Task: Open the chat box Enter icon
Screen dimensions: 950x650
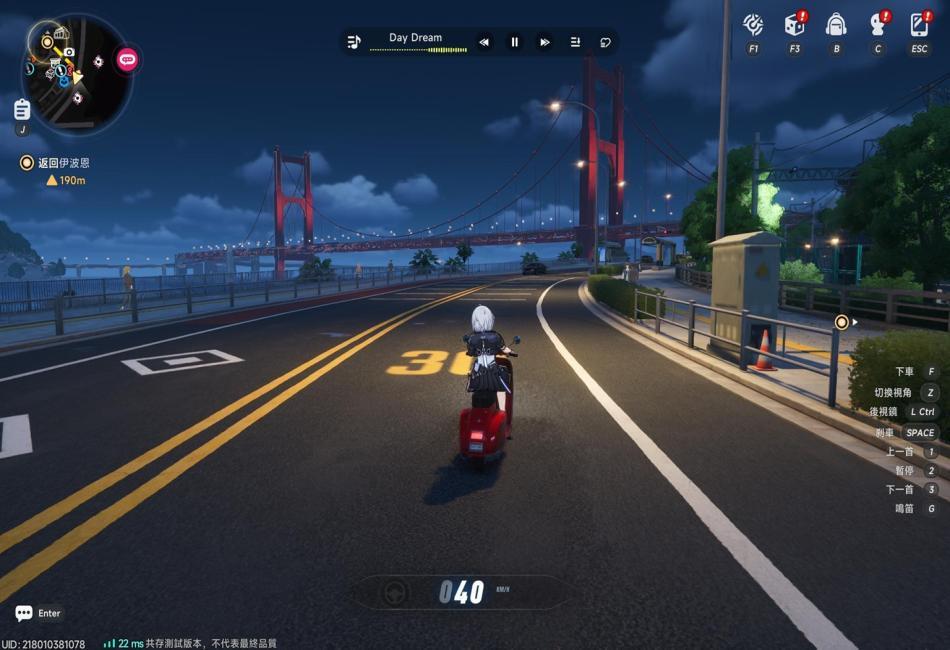Action: (24, 613)
